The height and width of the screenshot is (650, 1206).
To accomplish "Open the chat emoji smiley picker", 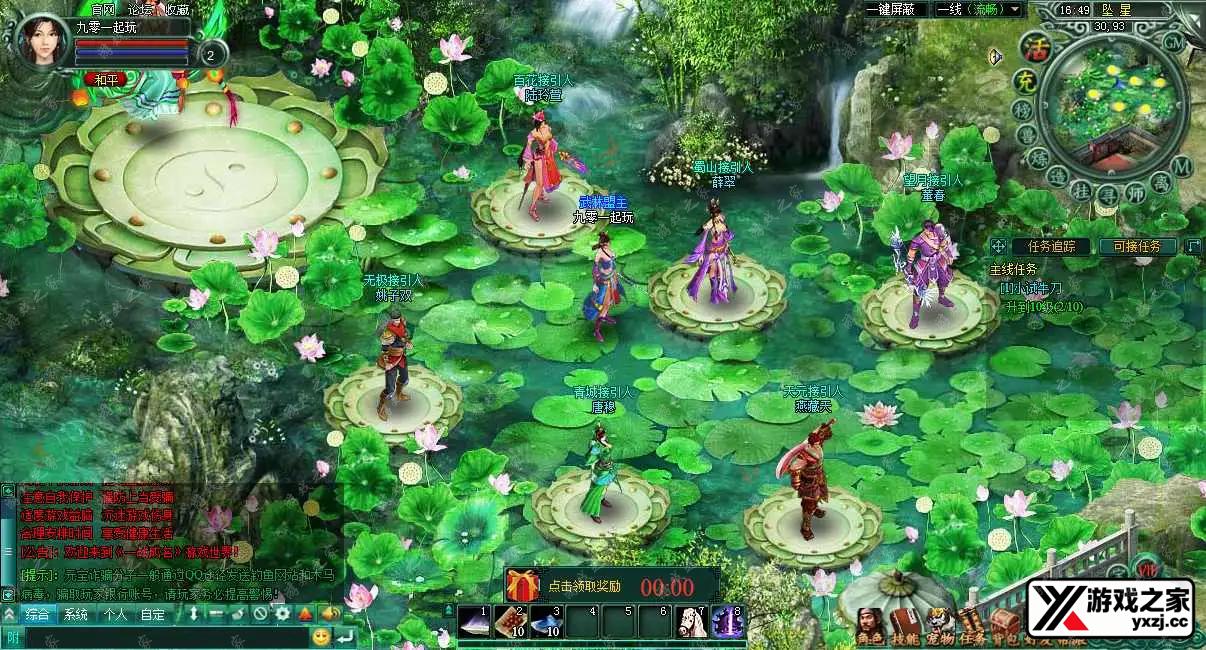I will tap(321, 636).
